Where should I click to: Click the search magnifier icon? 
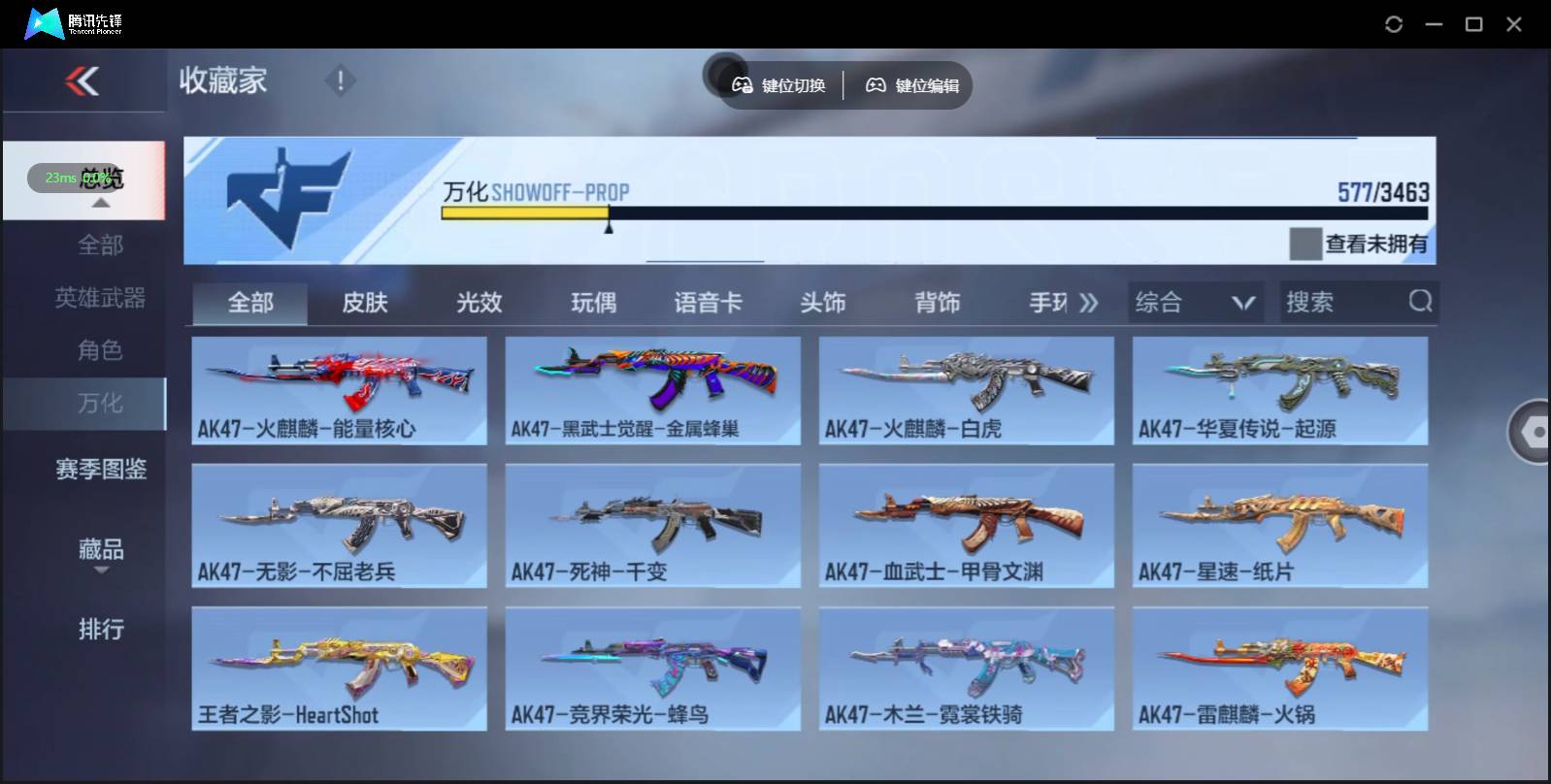(x=1421, y=302)
